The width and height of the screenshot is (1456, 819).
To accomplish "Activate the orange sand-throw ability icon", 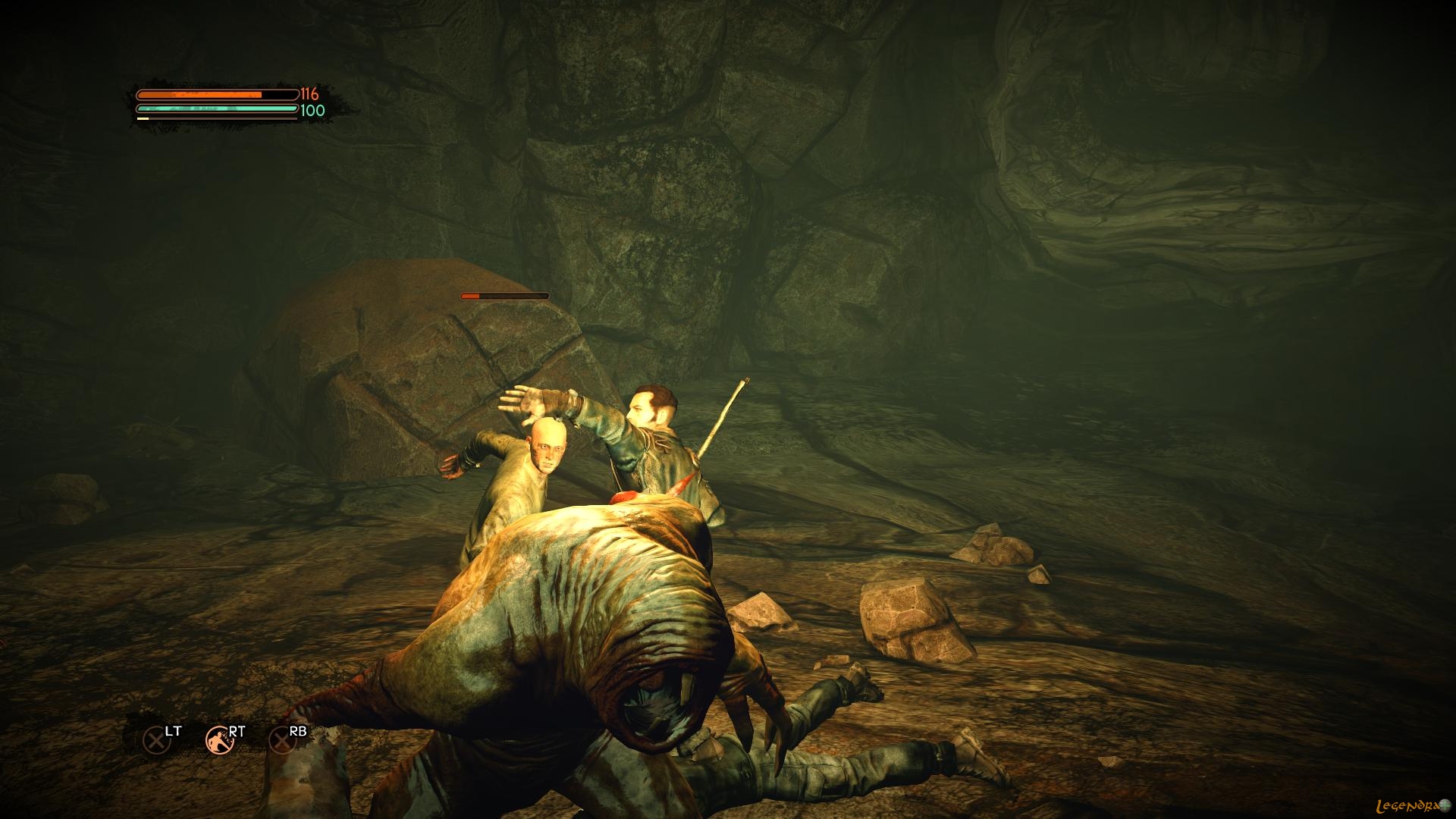I will pos(219,739).
